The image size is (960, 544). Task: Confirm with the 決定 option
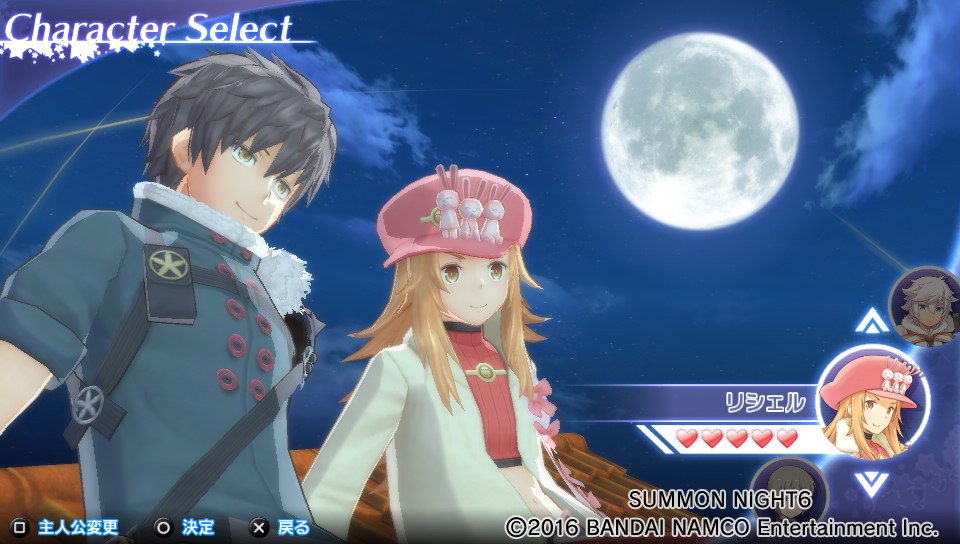[x=186, y=527]
